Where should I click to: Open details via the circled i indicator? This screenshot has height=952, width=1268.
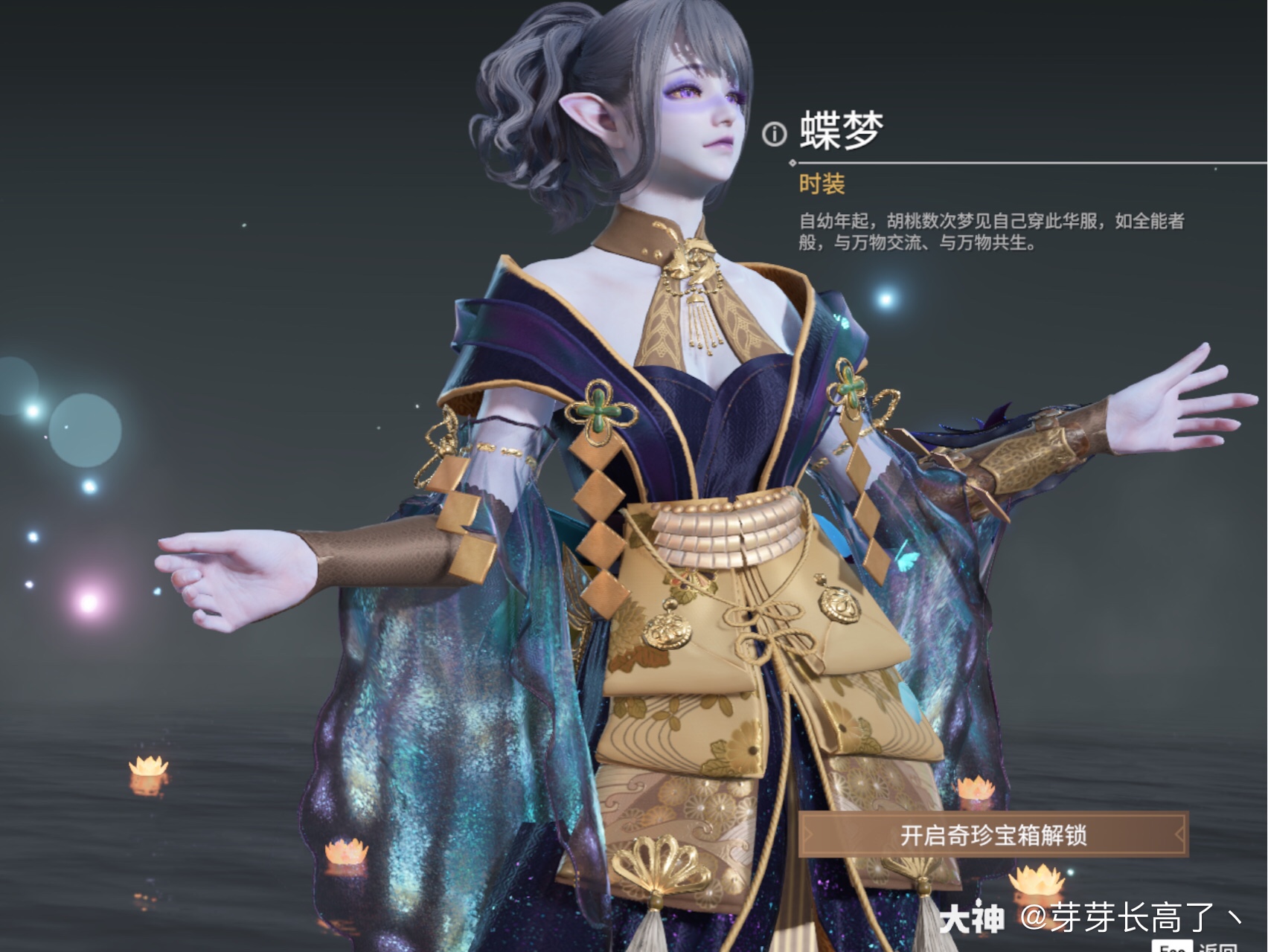pyautogui.click(x=774, y=132)
